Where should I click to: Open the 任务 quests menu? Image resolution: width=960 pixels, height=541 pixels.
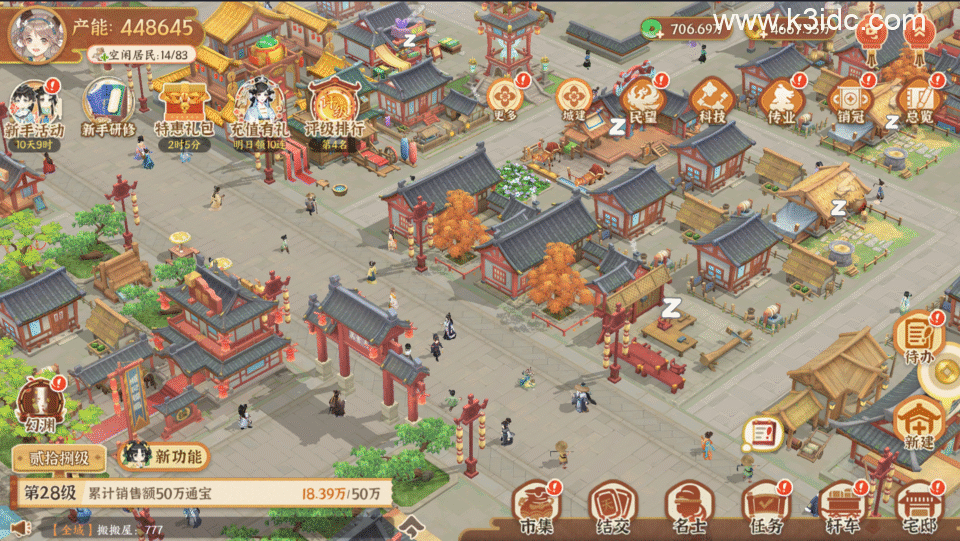click(763, 506)
